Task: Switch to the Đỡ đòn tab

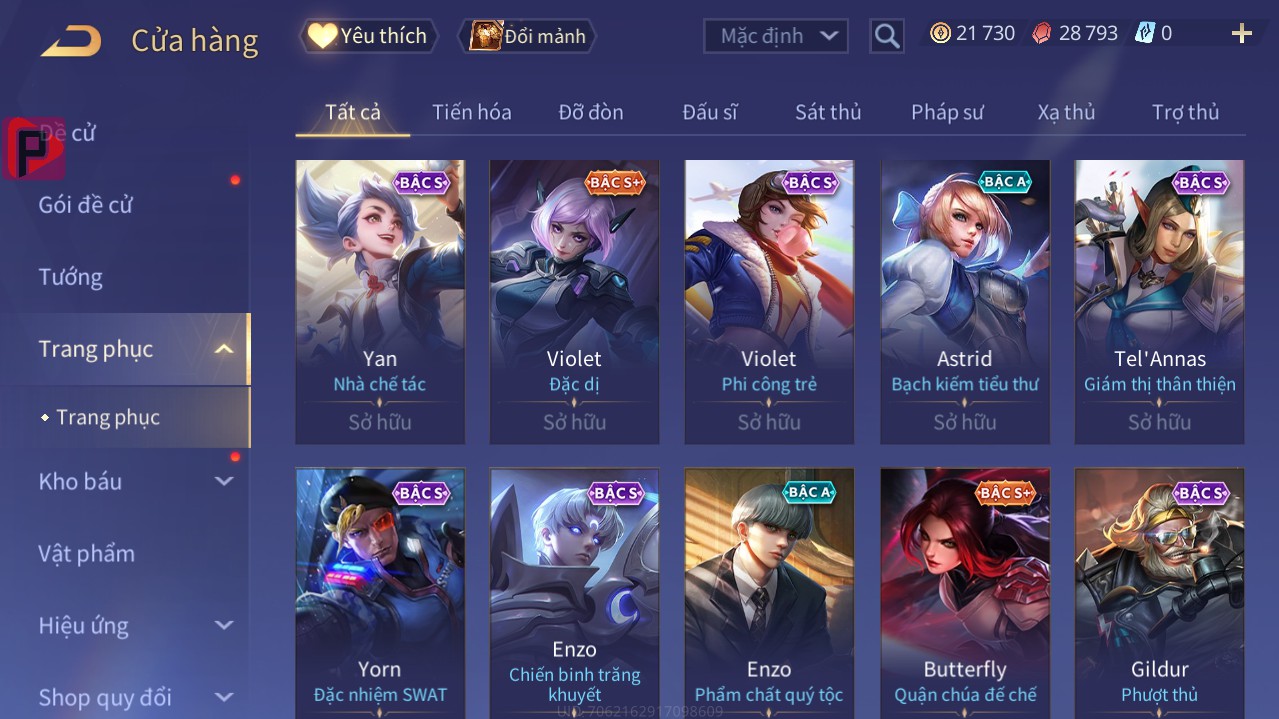Action: tap(590, 112)
